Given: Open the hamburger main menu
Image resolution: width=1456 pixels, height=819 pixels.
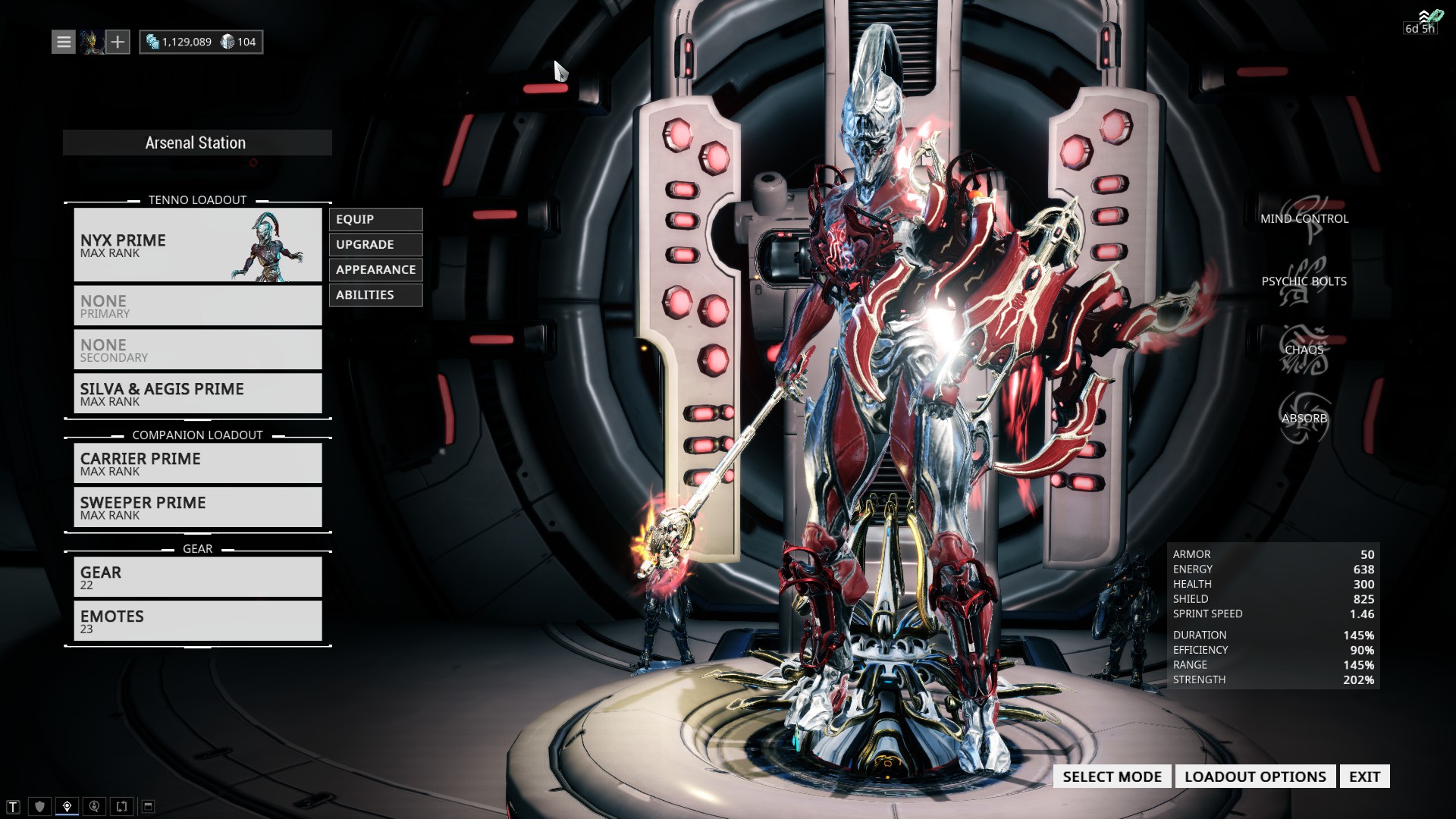Looking at the screenshot, I should pos(64,42).
